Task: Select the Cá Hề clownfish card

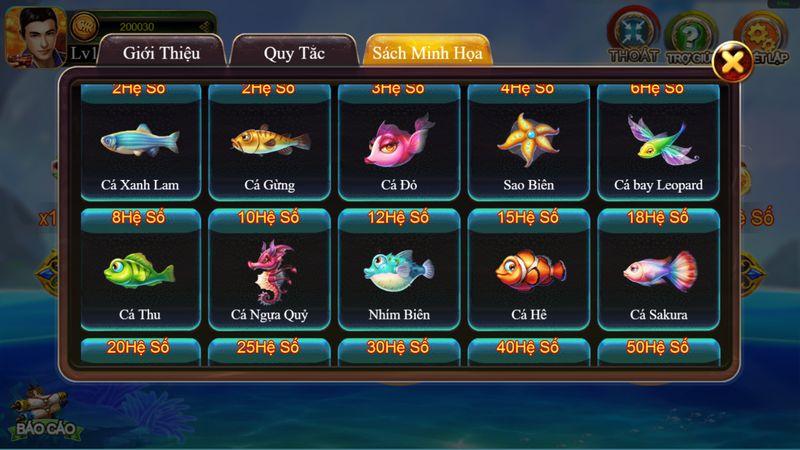Action: 529,274
